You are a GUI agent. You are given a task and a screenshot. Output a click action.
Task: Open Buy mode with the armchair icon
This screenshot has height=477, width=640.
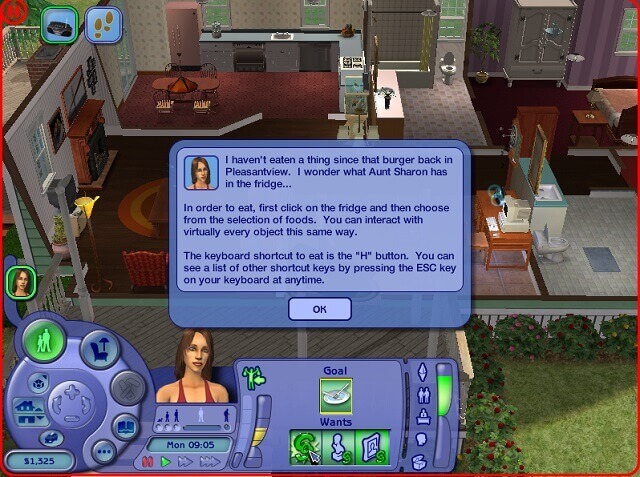coord(102,349)
